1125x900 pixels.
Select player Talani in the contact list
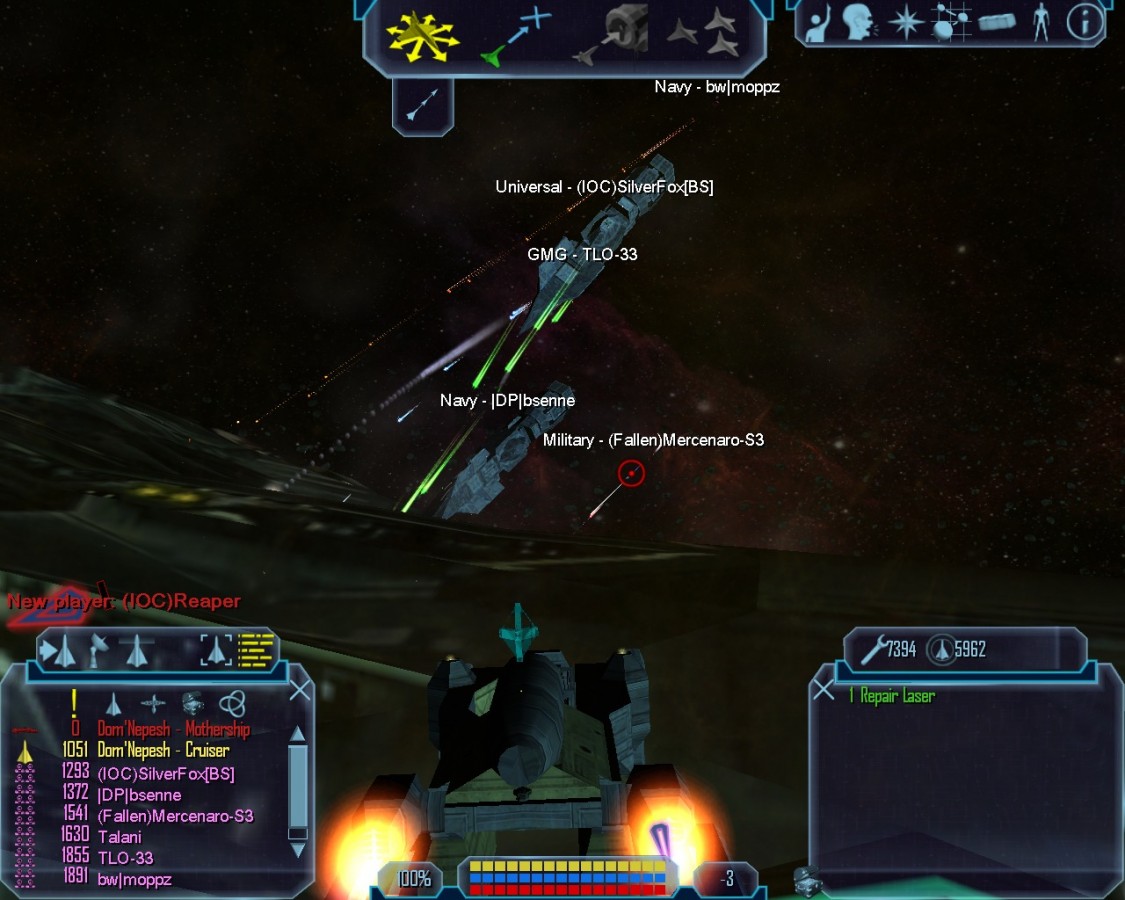point(120,837)
